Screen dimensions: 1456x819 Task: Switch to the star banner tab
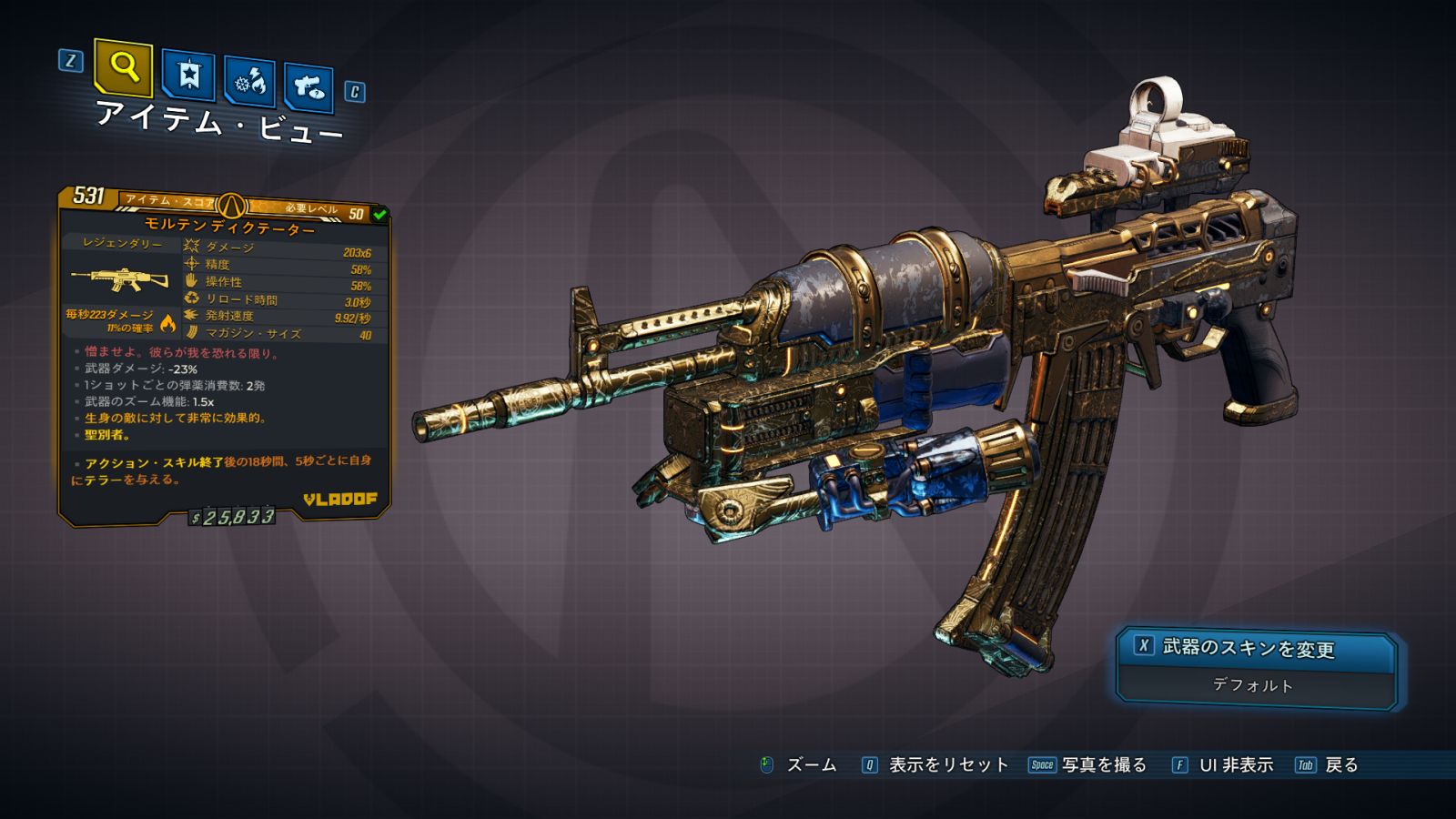[188, 75]
